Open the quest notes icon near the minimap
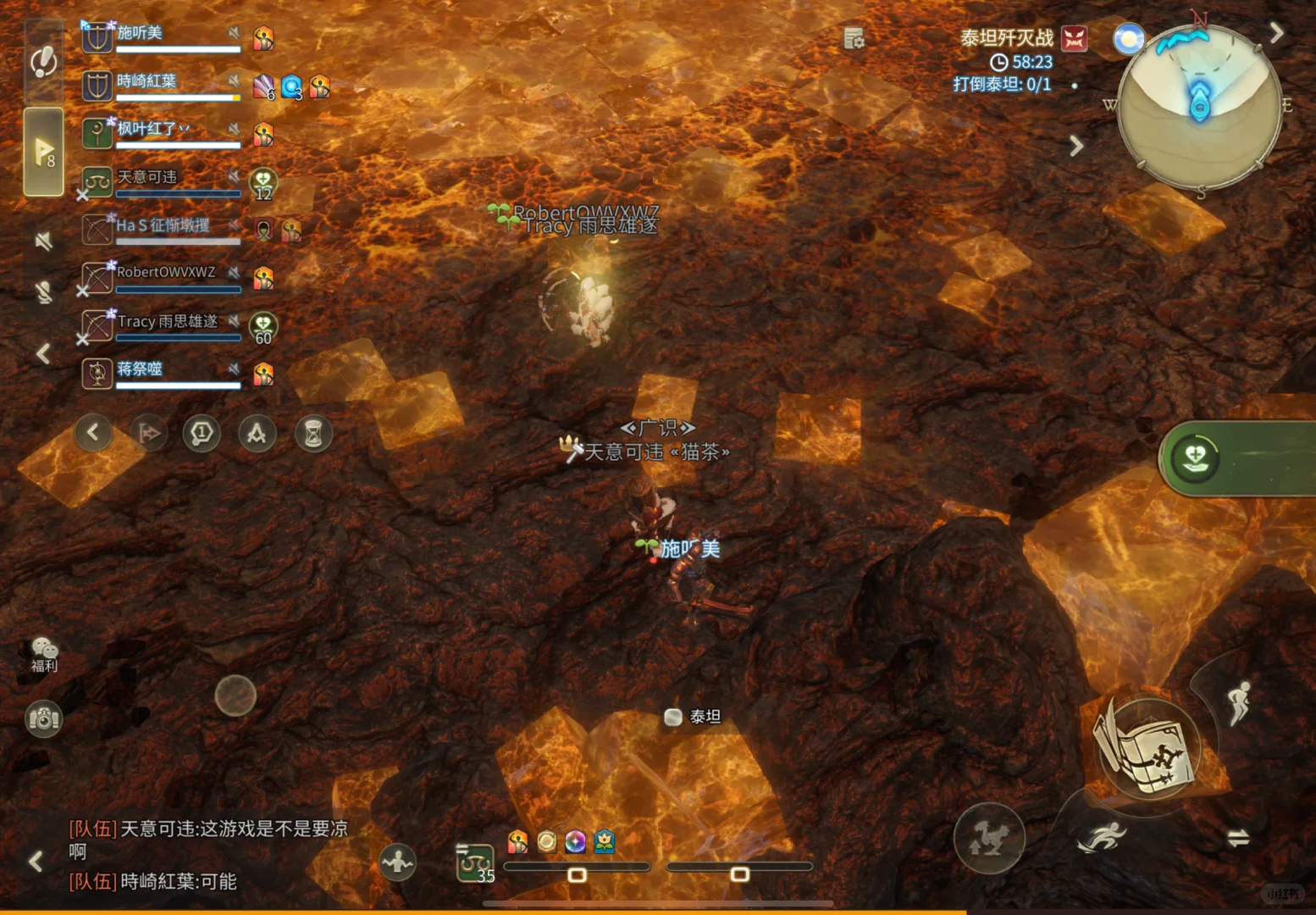Image resolution: width=1316 pixels, height=915 pixels. [853, 39]
